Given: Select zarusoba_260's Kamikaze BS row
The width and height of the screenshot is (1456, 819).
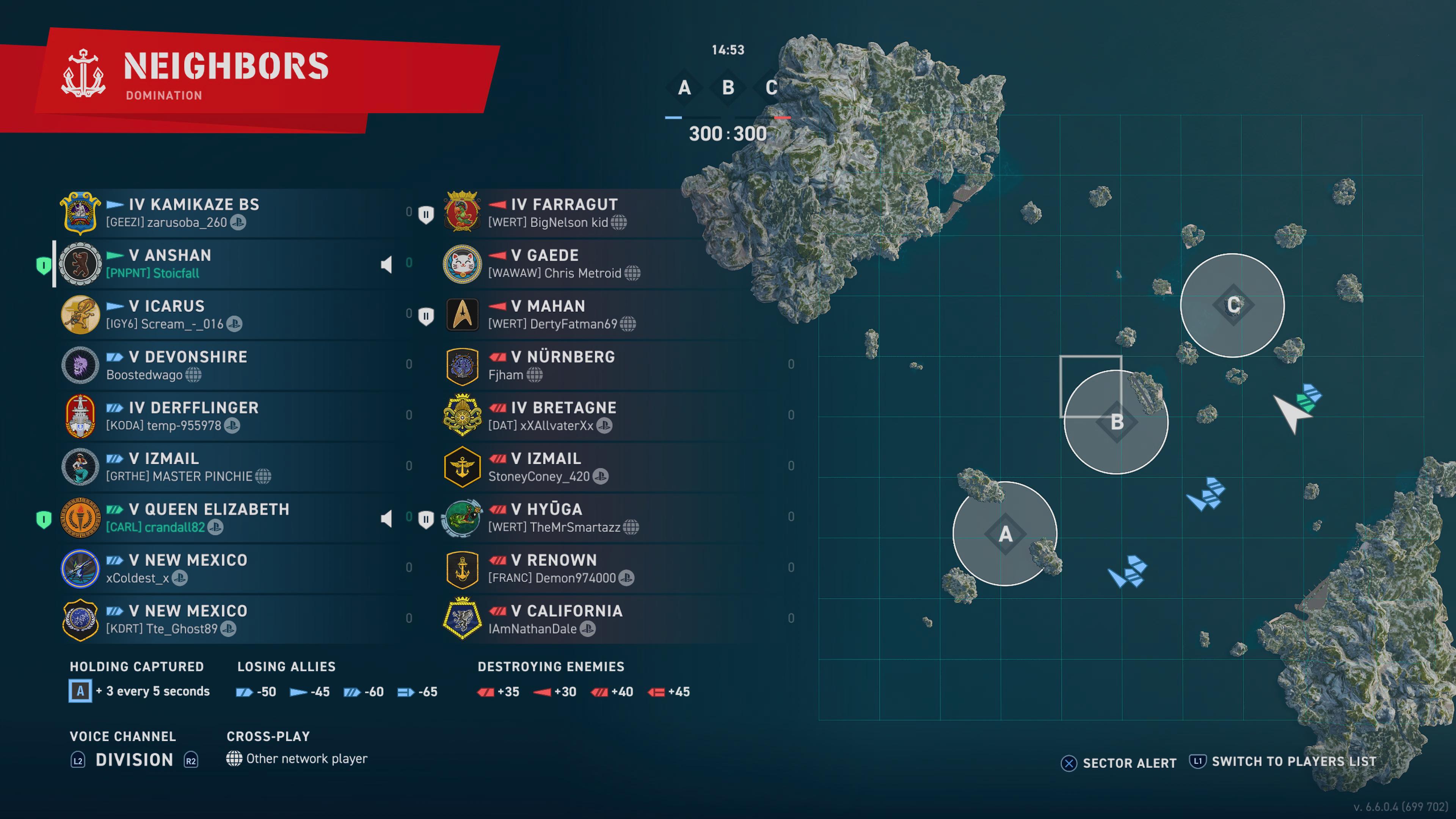Looking at the screenshot, I should [226, 213].
